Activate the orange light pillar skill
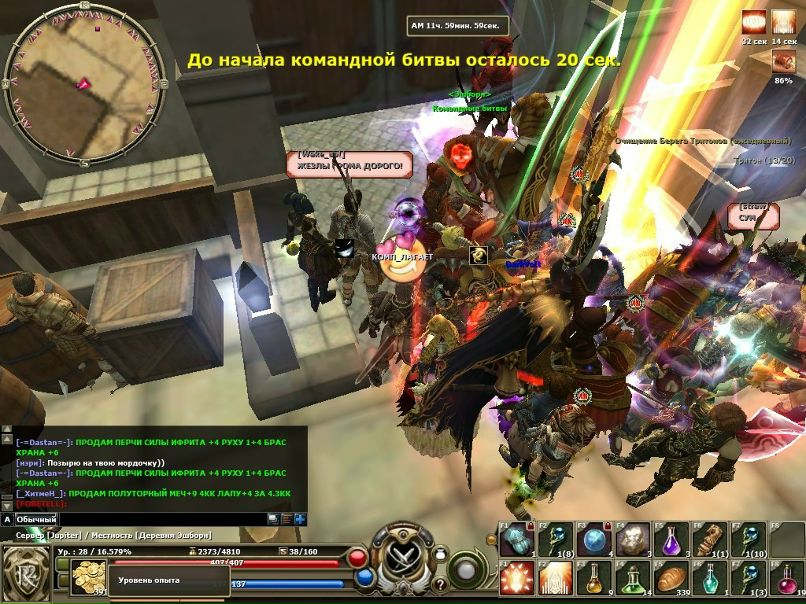 (555, 578)
